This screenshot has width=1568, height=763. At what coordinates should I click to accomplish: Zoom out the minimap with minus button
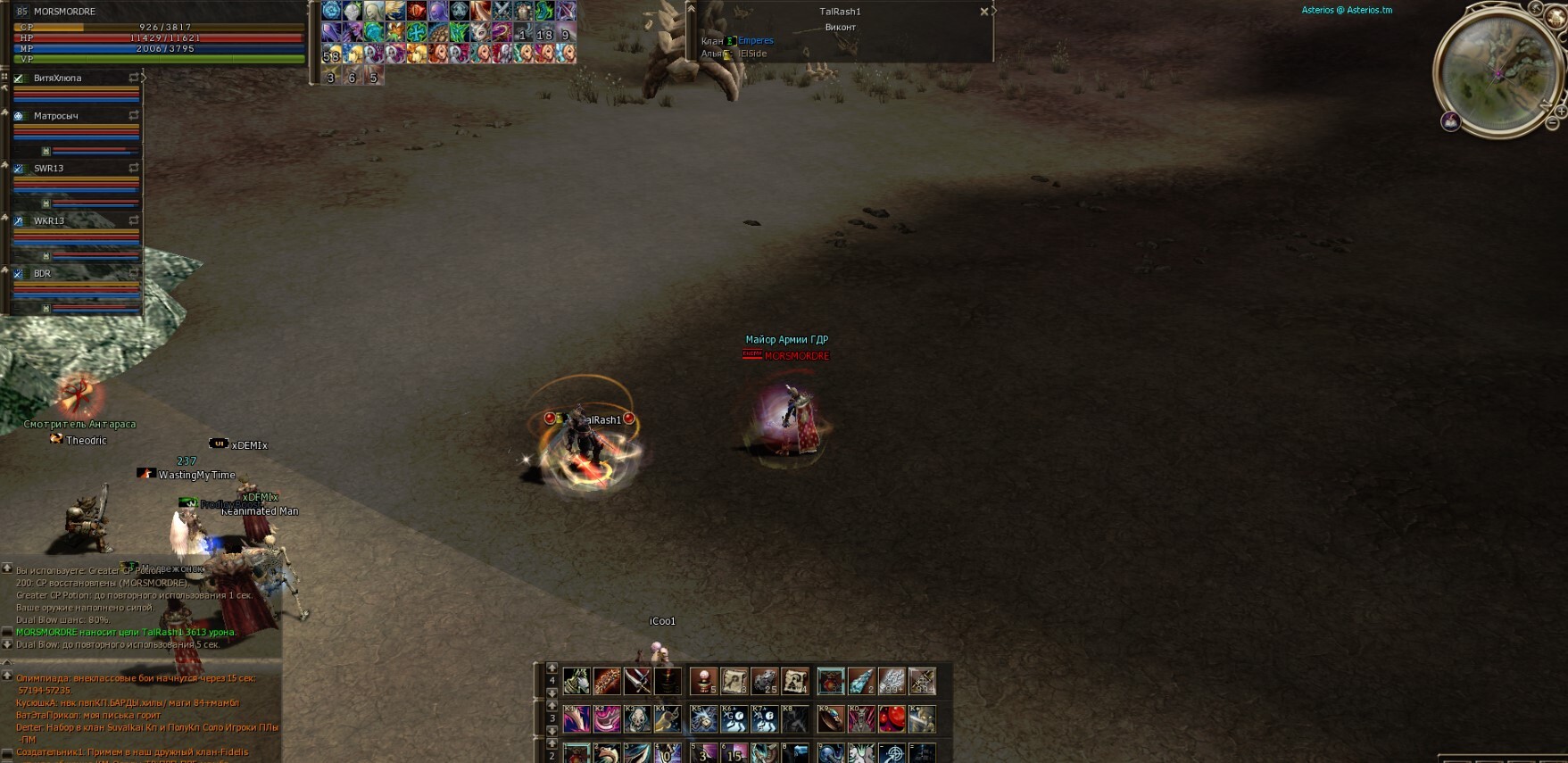[1552, 125]
